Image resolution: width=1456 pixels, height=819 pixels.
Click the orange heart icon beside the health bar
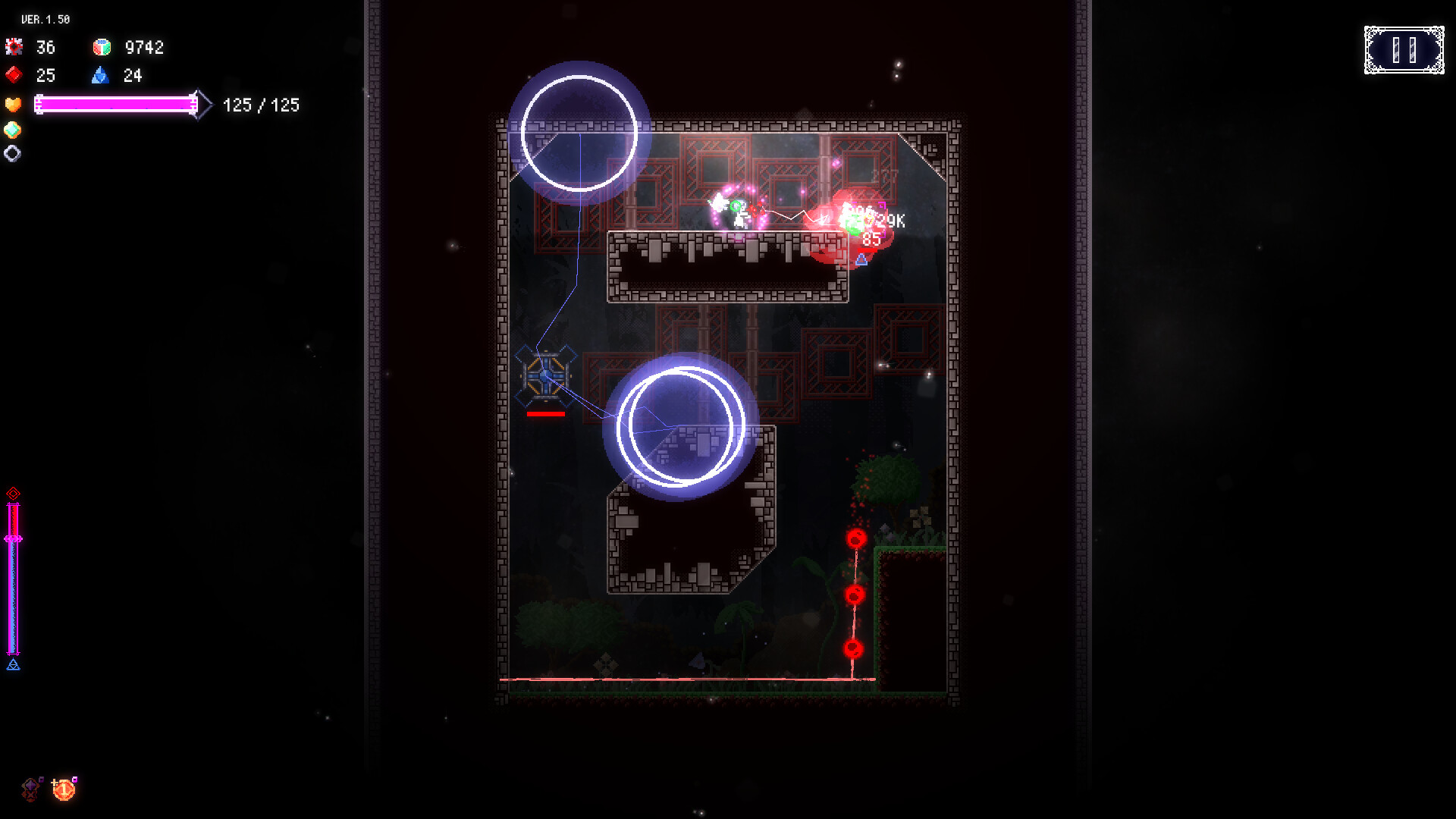click(x=12, y=105)
